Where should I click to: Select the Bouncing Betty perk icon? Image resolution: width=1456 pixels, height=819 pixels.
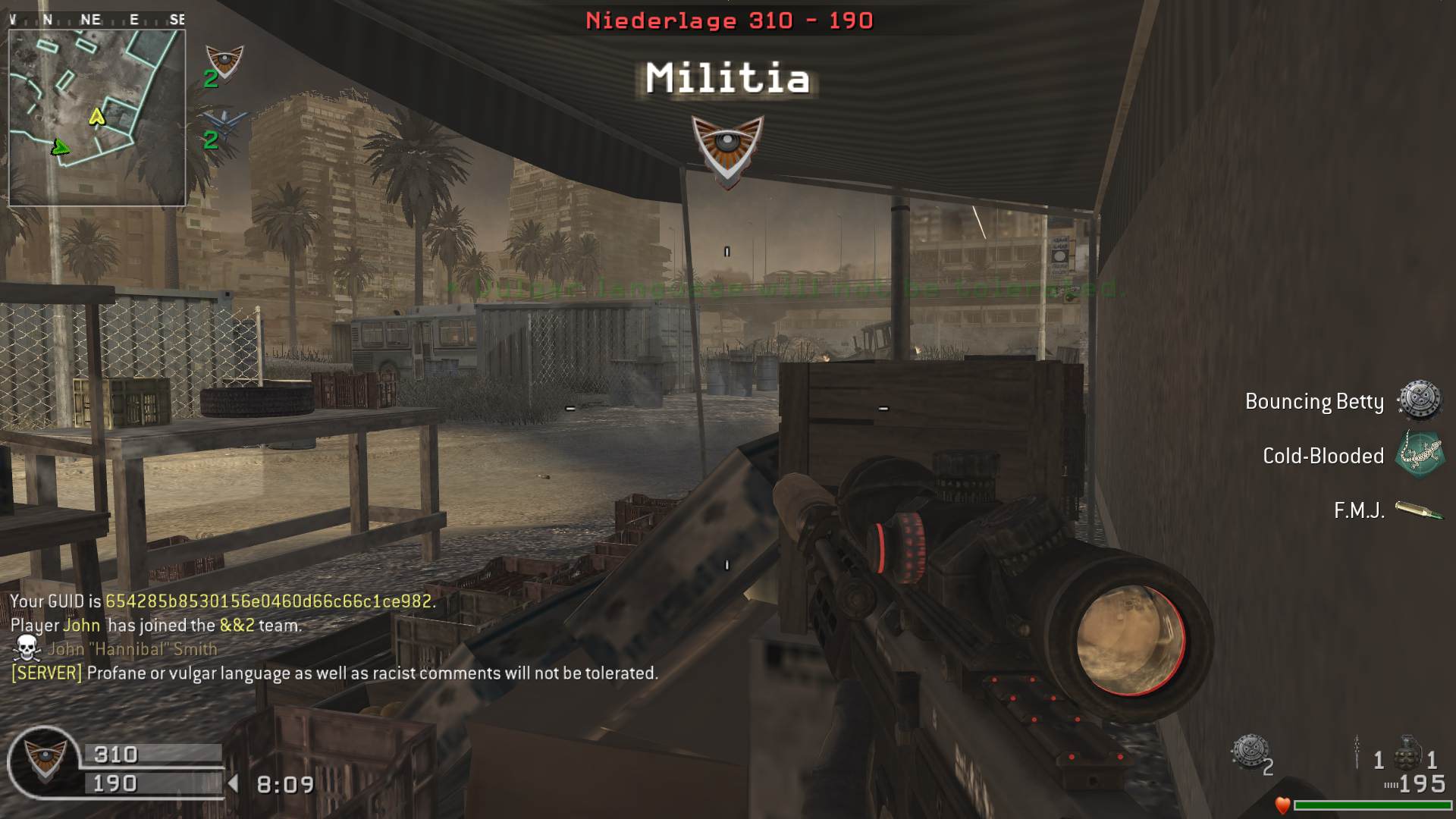(1419, 400)
